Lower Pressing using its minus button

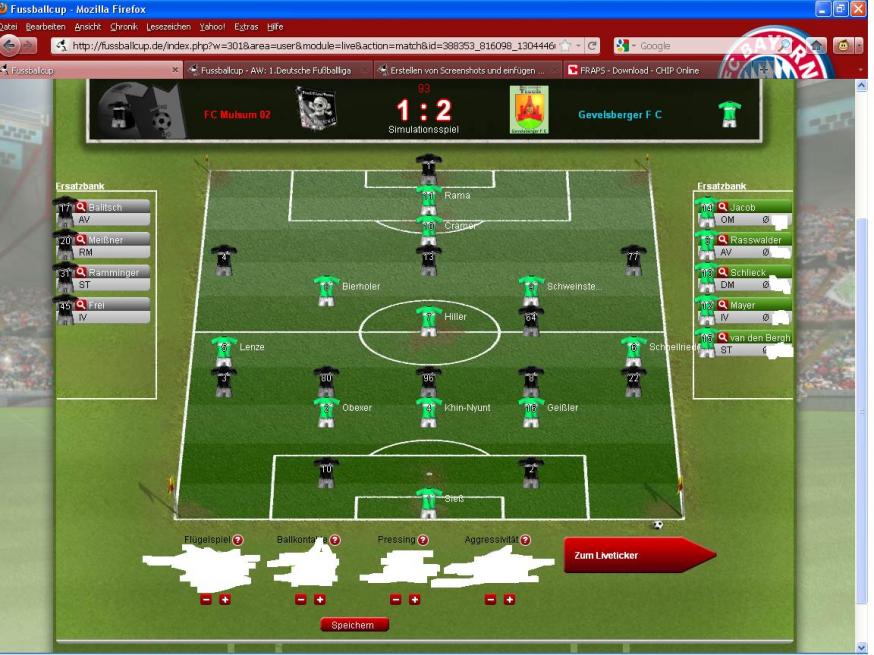[395, 600]
